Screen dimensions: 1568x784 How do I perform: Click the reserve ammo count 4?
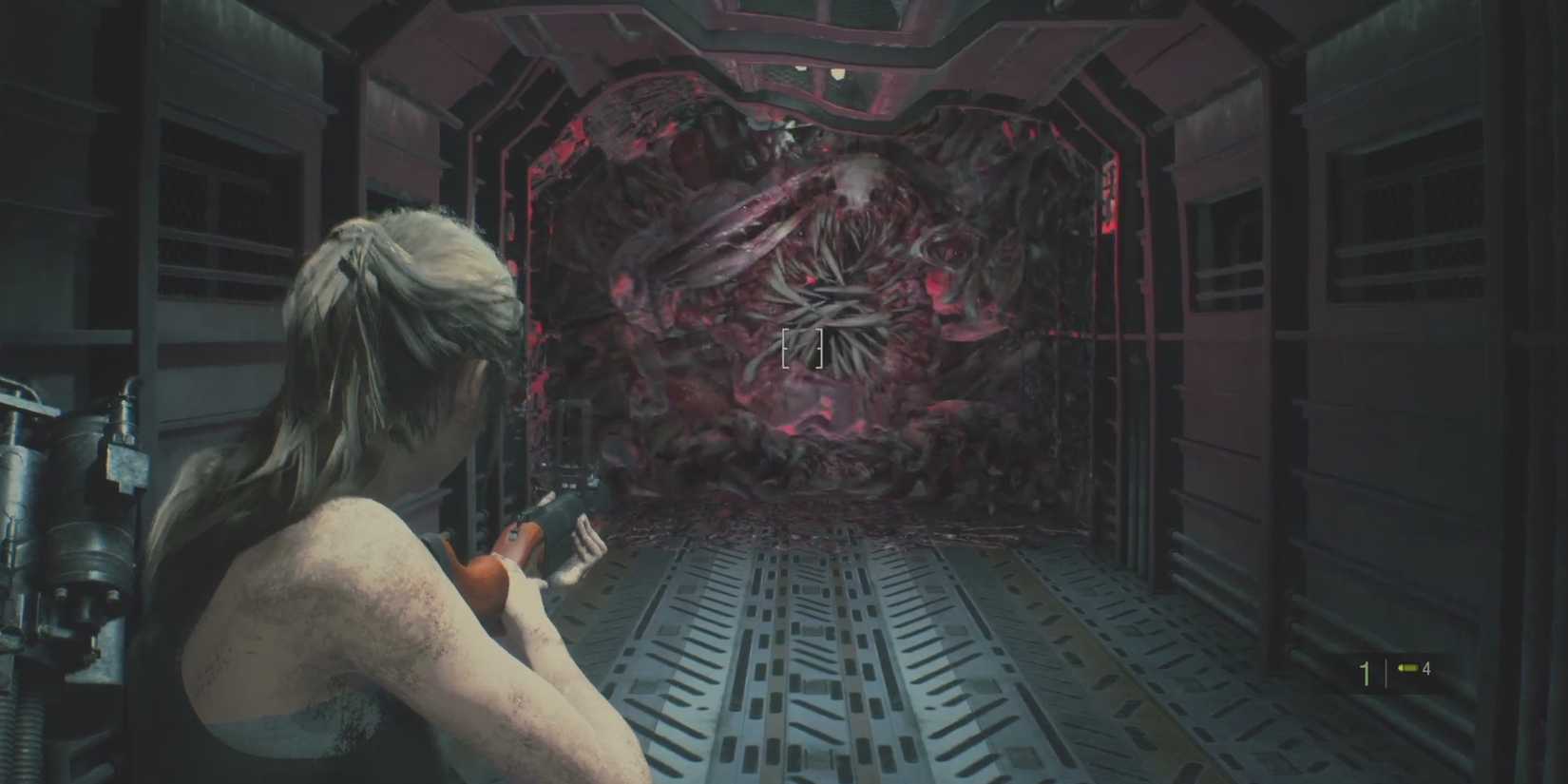(x=1427, y=670)
